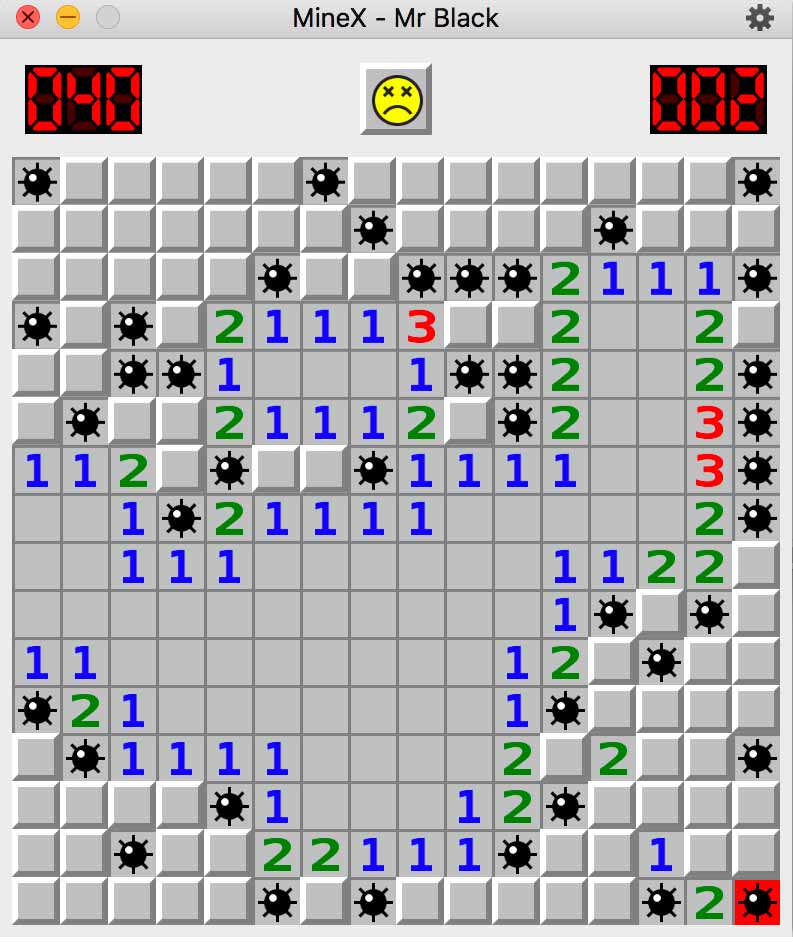
Task: Click the sad face restart button
Action: pyautogui.click(x=396, y=99)
